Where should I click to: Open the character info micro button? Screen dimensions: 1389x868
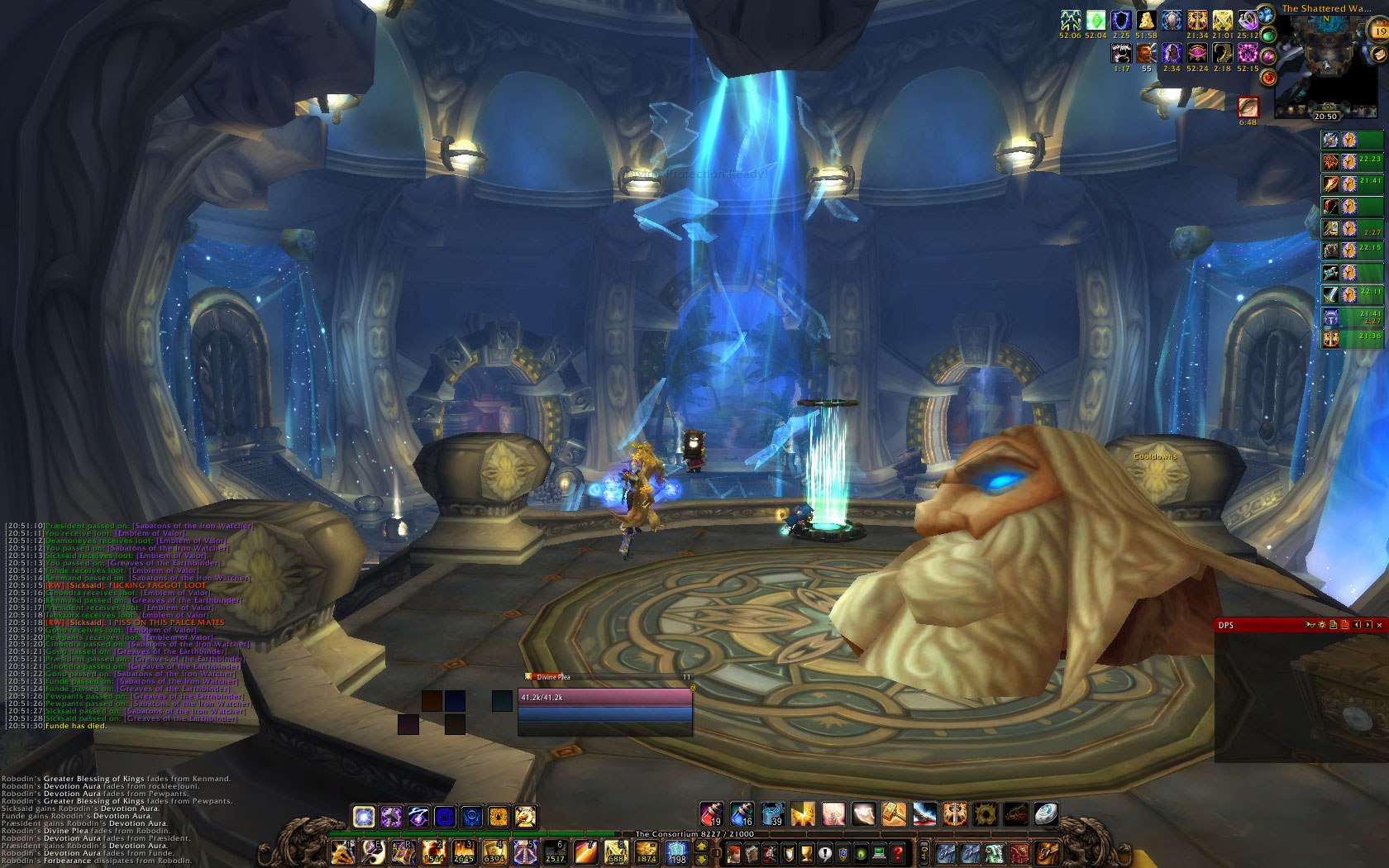coord(733,853)
